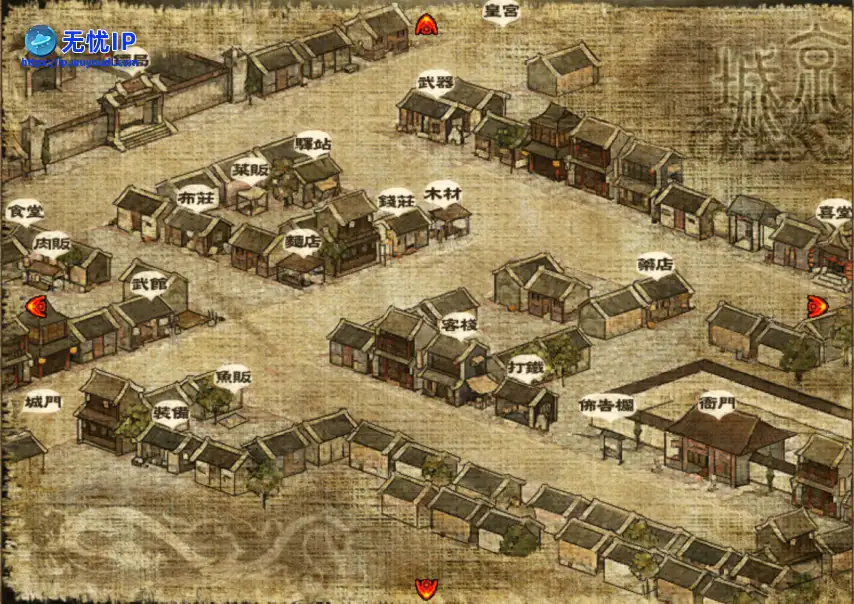This screenshot has height=604, width=854.
Task: Select the 打鐵 blacksmith label
Action: point(526,364)
